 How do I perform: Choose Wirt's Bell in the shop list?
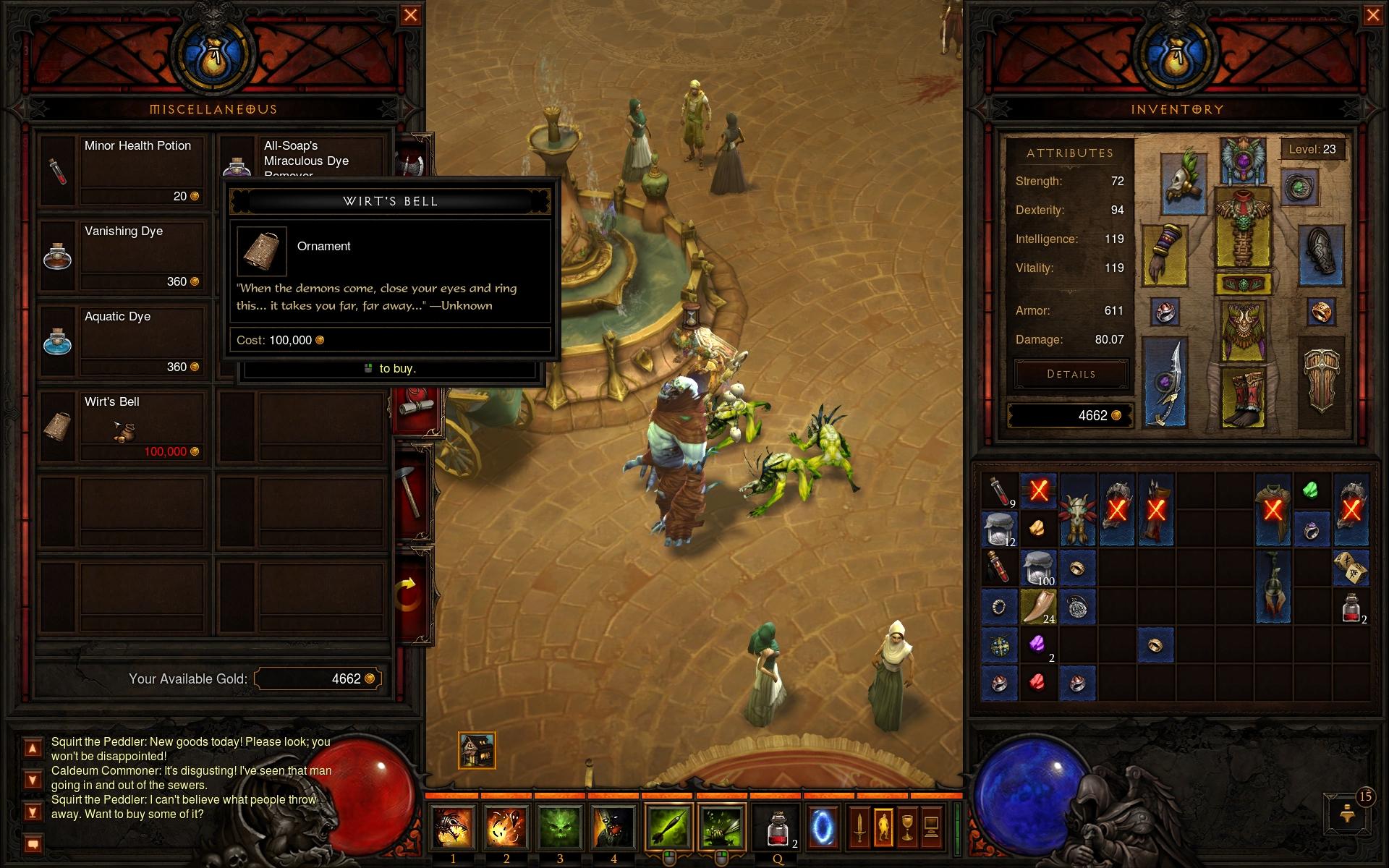tap(123, 427)
